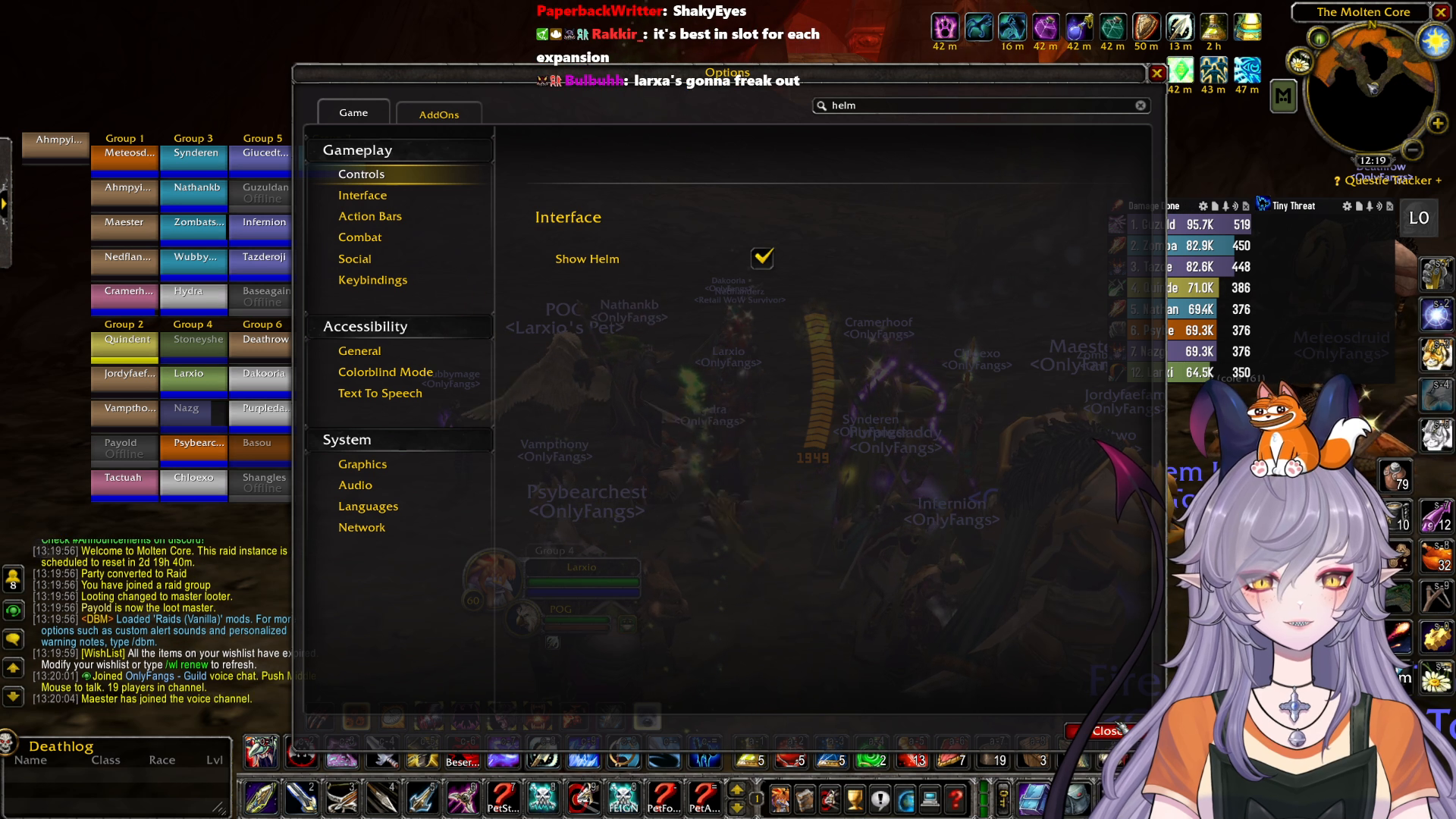Uncheck the Show Helm checkbox
The height and width of the screenshot is (819, 1456).
pos(763,259)
